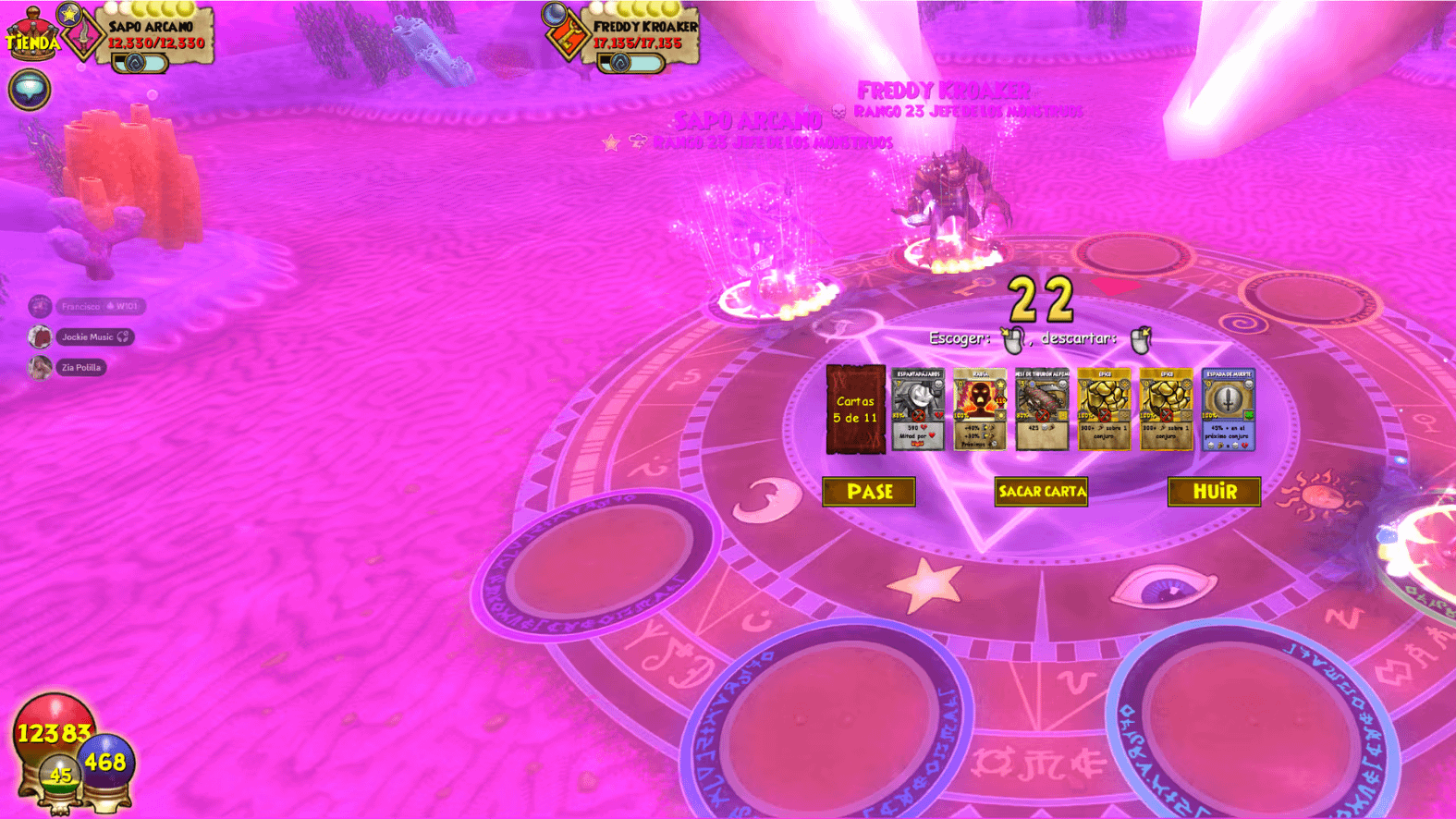Viewport: 1456px width, 819px height.
Task: Choose the Sacar Carta button
Action: [1041, 492]
